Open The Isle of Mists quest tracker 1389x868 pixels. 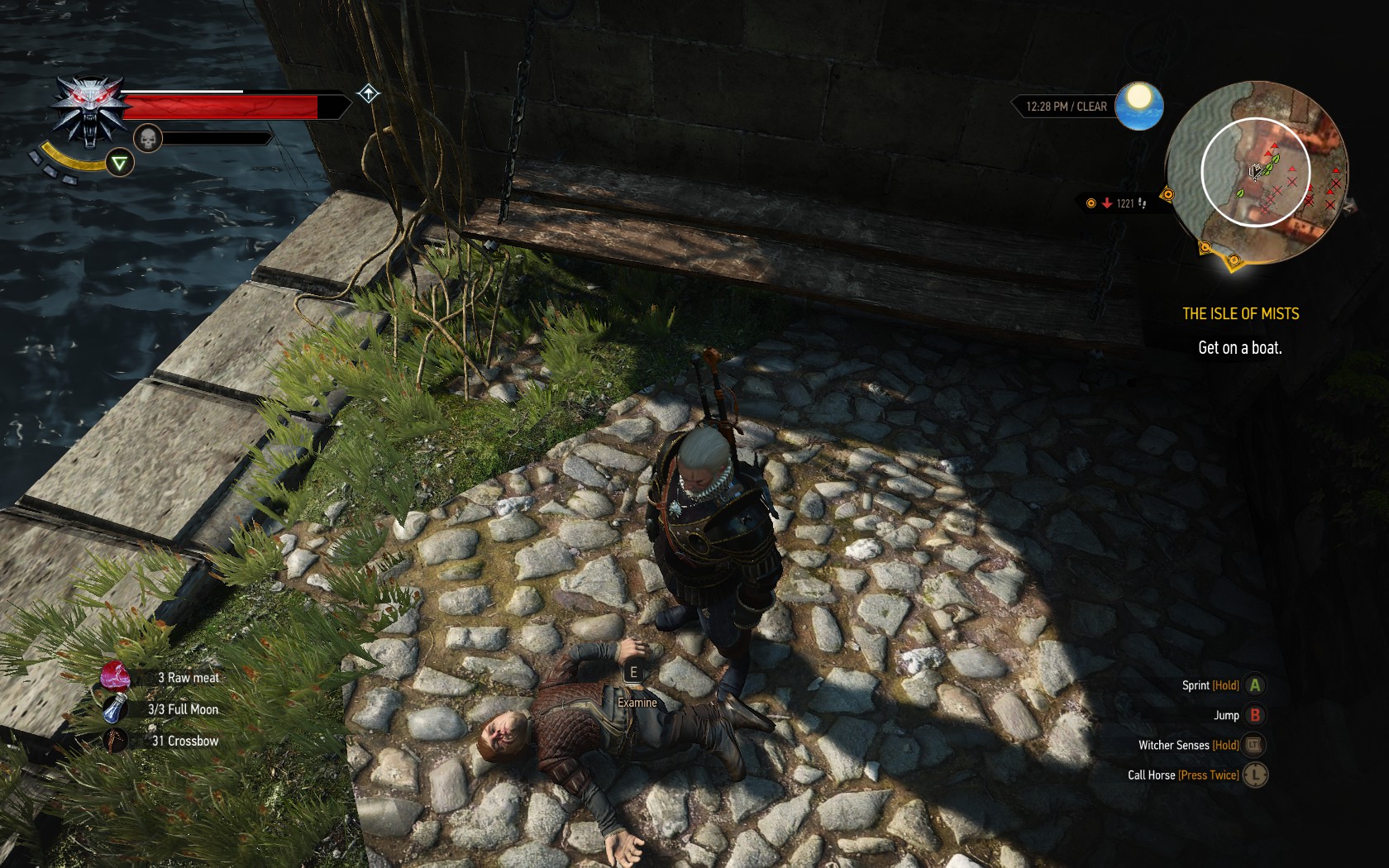point(1240,314)
